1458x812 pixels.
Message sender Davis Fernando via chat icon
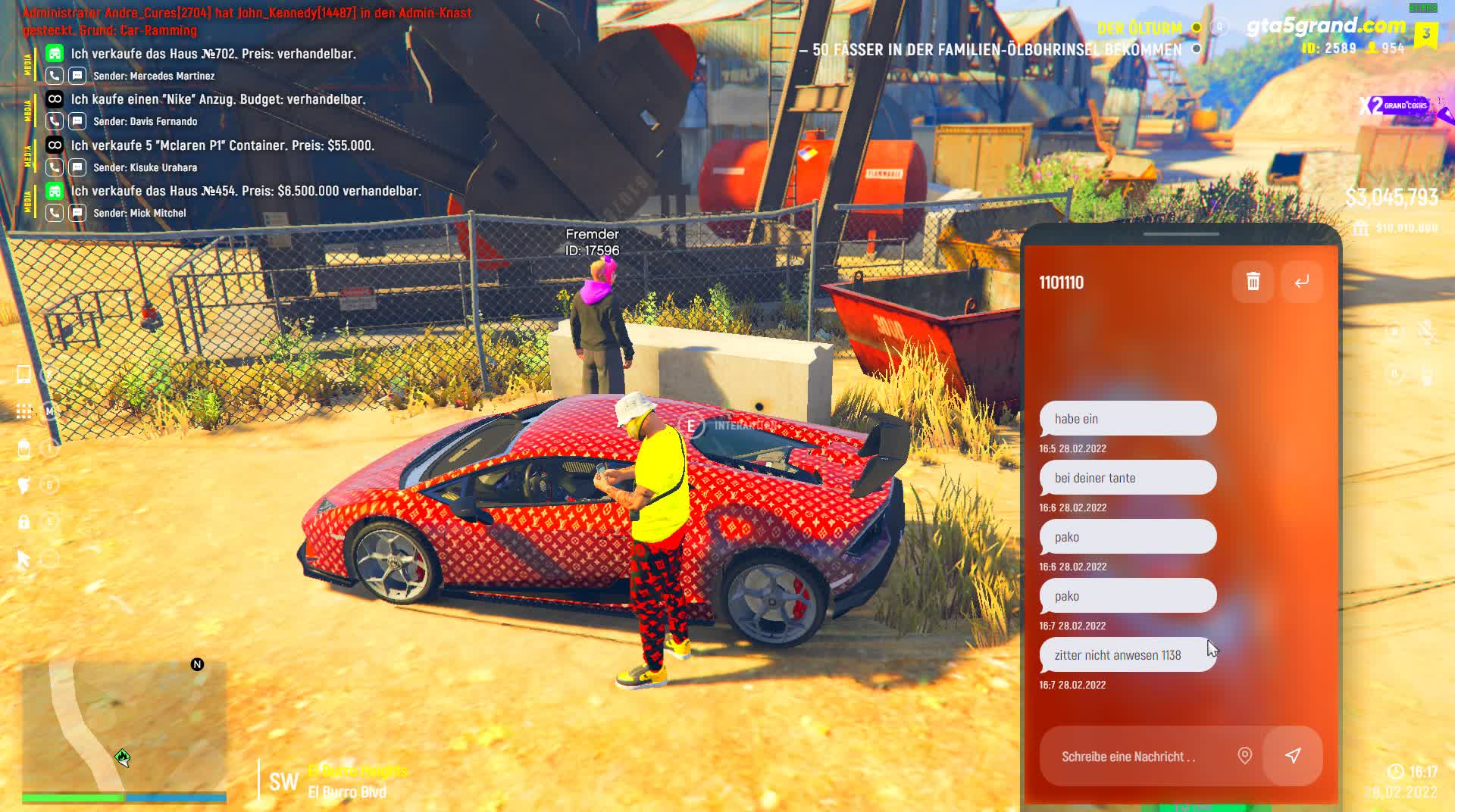pos(77,121)
